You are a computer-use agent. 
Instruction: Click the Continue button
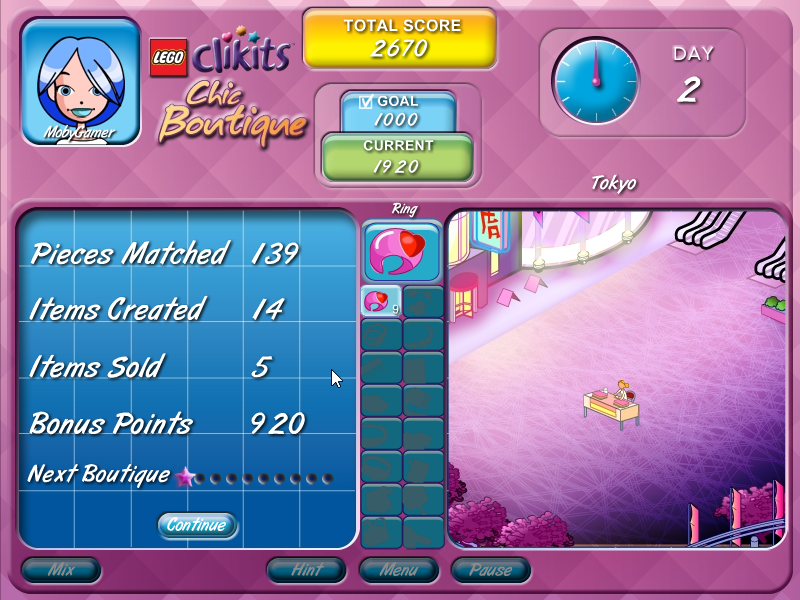(197, 525)
